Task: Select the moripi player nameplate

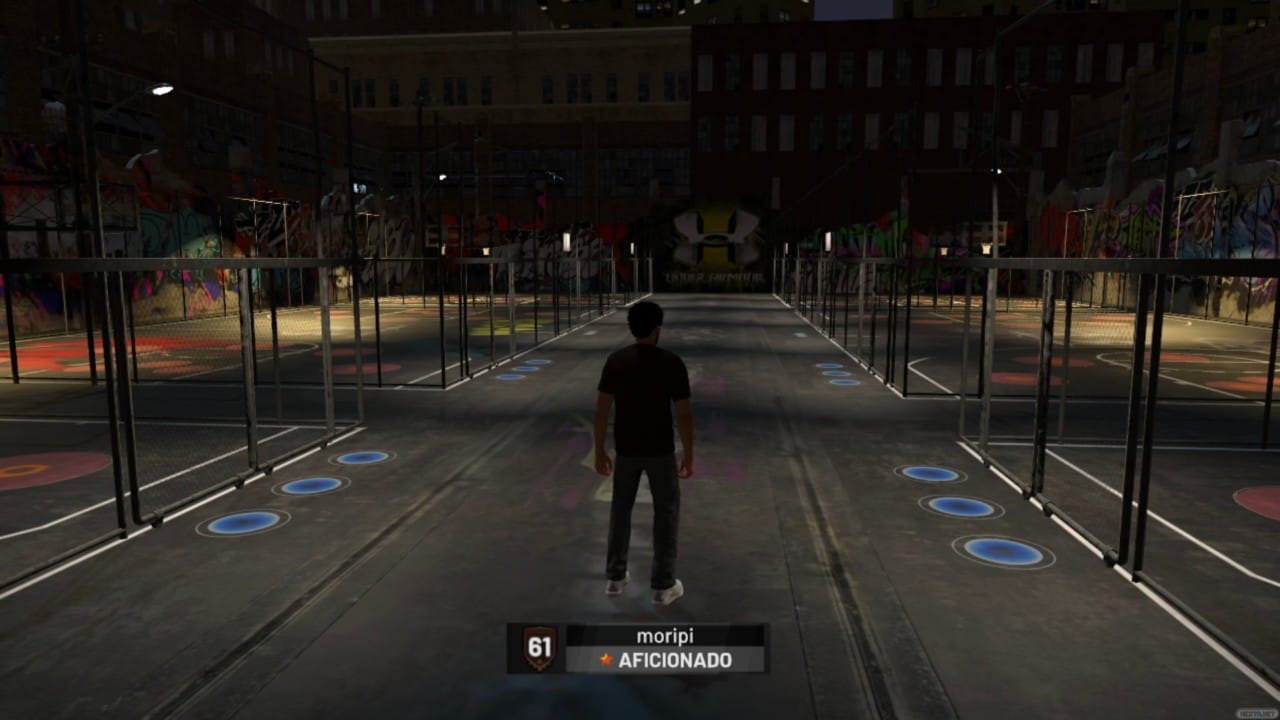Action: tap(638, 648)
